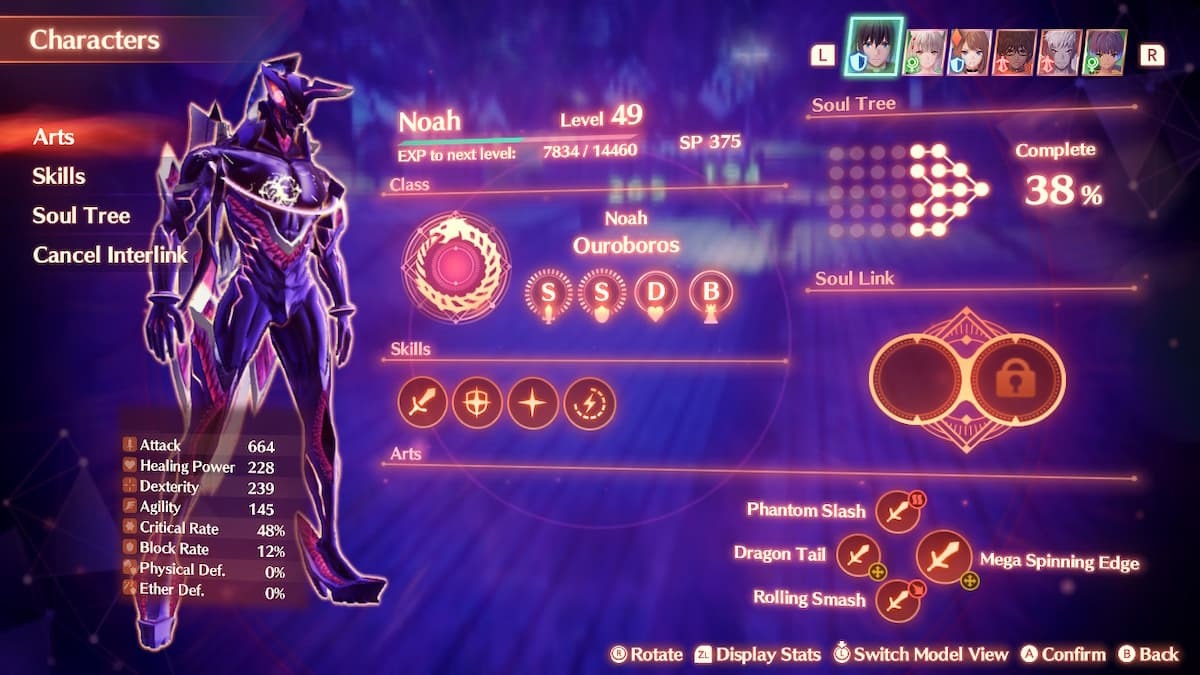Open the Arts menu entry
Image resolution: width=1200 pixels, height=675 pixels.
tap(53, 137)
